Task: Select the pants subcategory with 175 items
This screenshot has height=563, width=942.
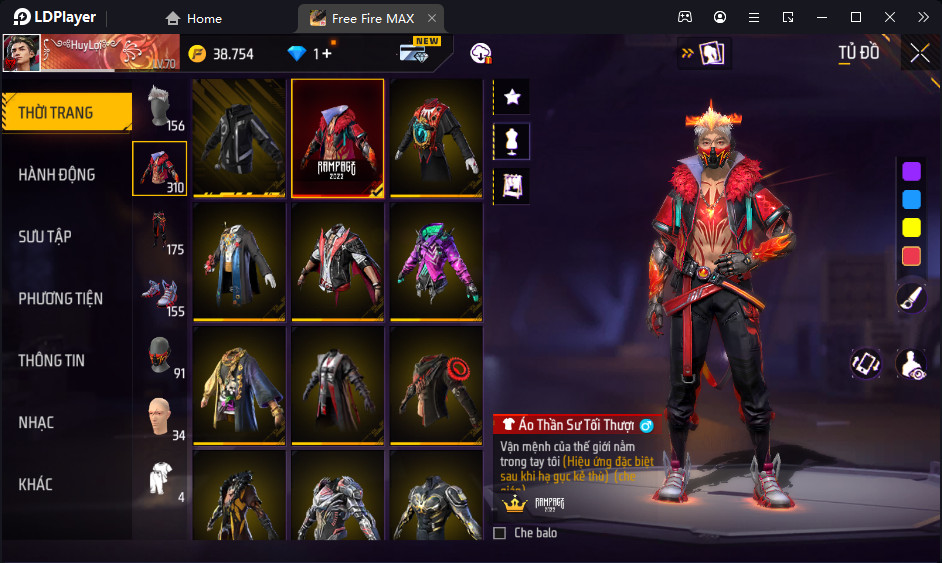Action: pos(160,232)
